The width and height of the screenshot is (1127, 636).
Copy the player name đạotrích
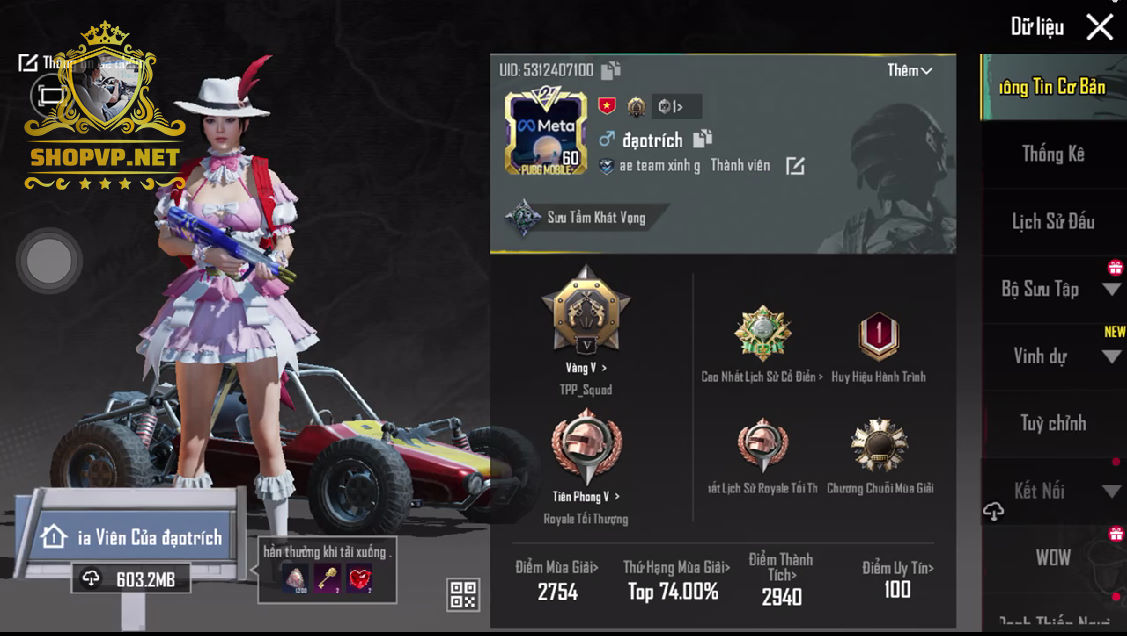pyautogui.click(x=702, y=139)
